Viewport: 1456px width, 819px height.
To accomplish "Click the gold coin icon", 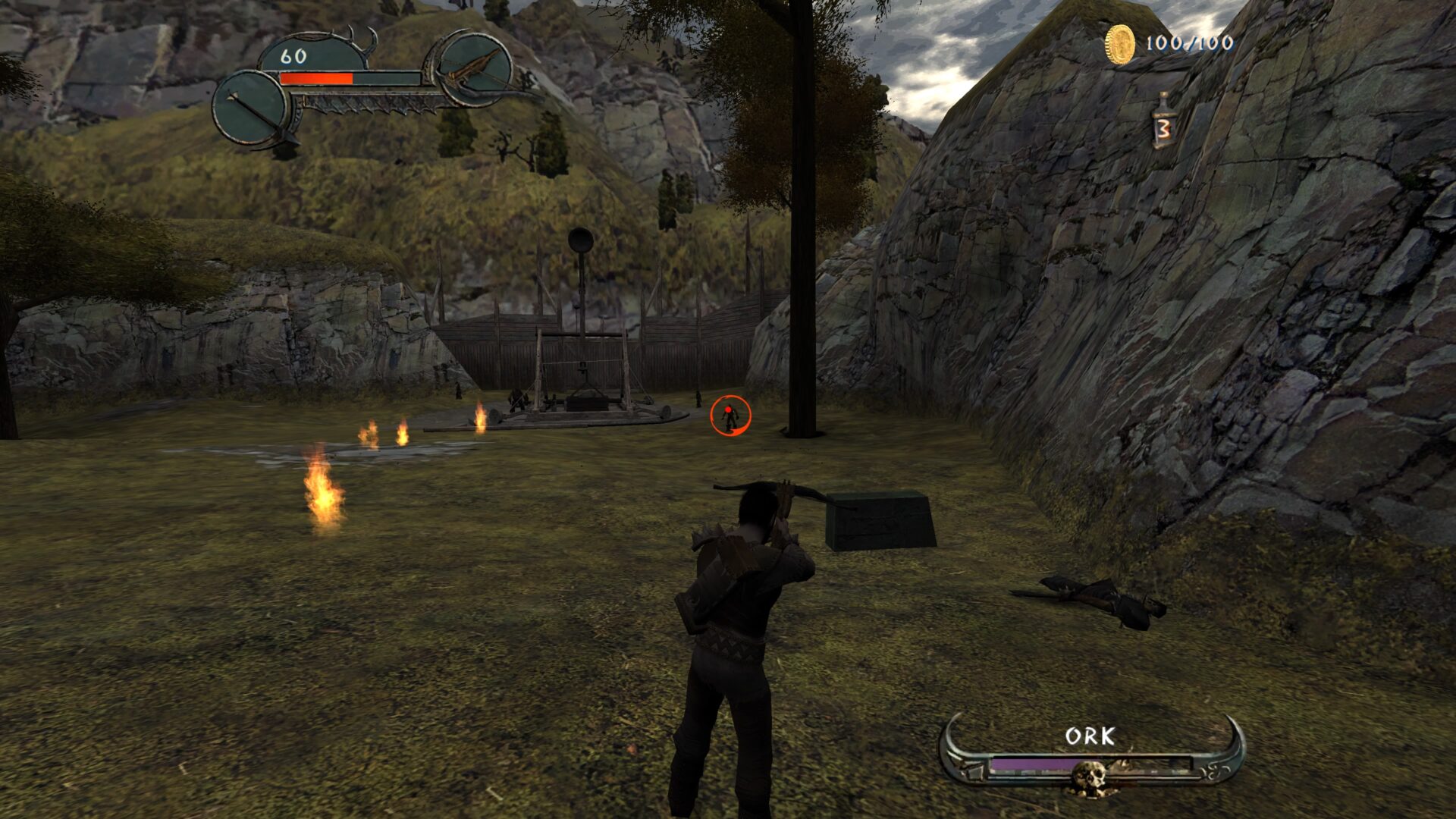I will point(1119,44).
